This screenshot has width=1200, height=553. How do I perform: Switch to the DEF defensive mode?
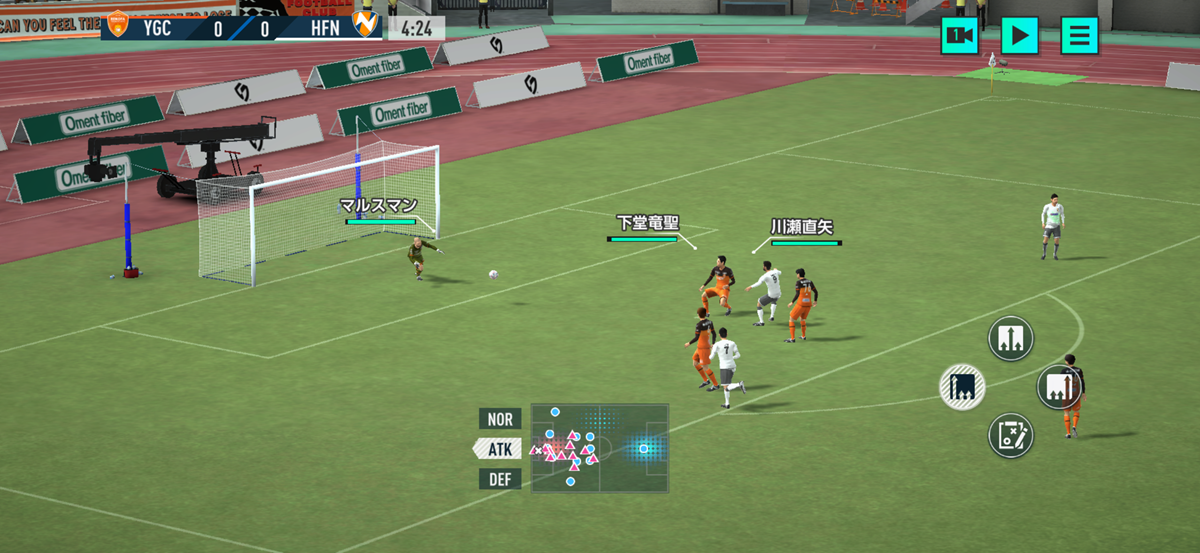pyautogui.click(x=500, y=479)
